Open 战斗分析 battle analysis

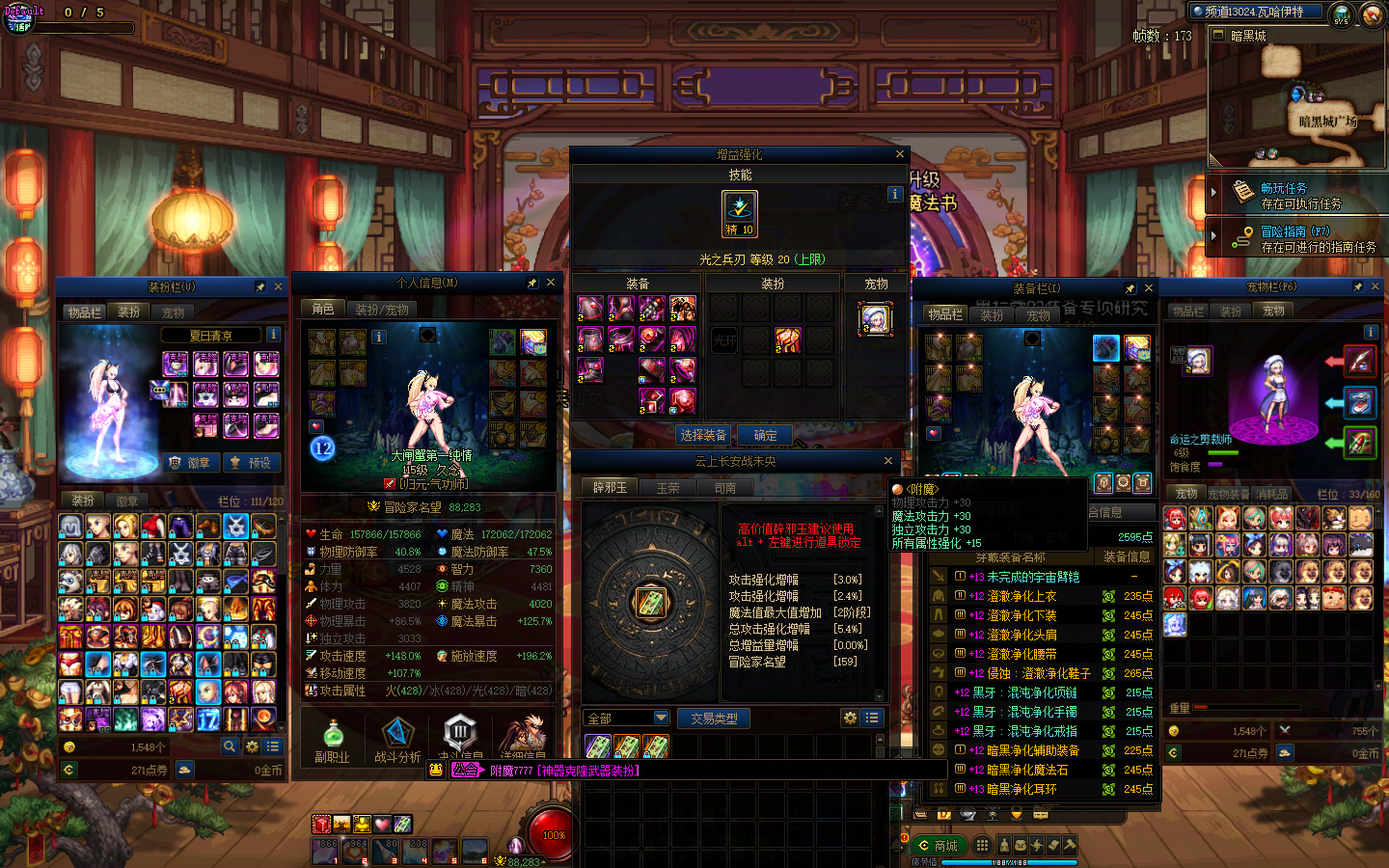pos(397,741)
